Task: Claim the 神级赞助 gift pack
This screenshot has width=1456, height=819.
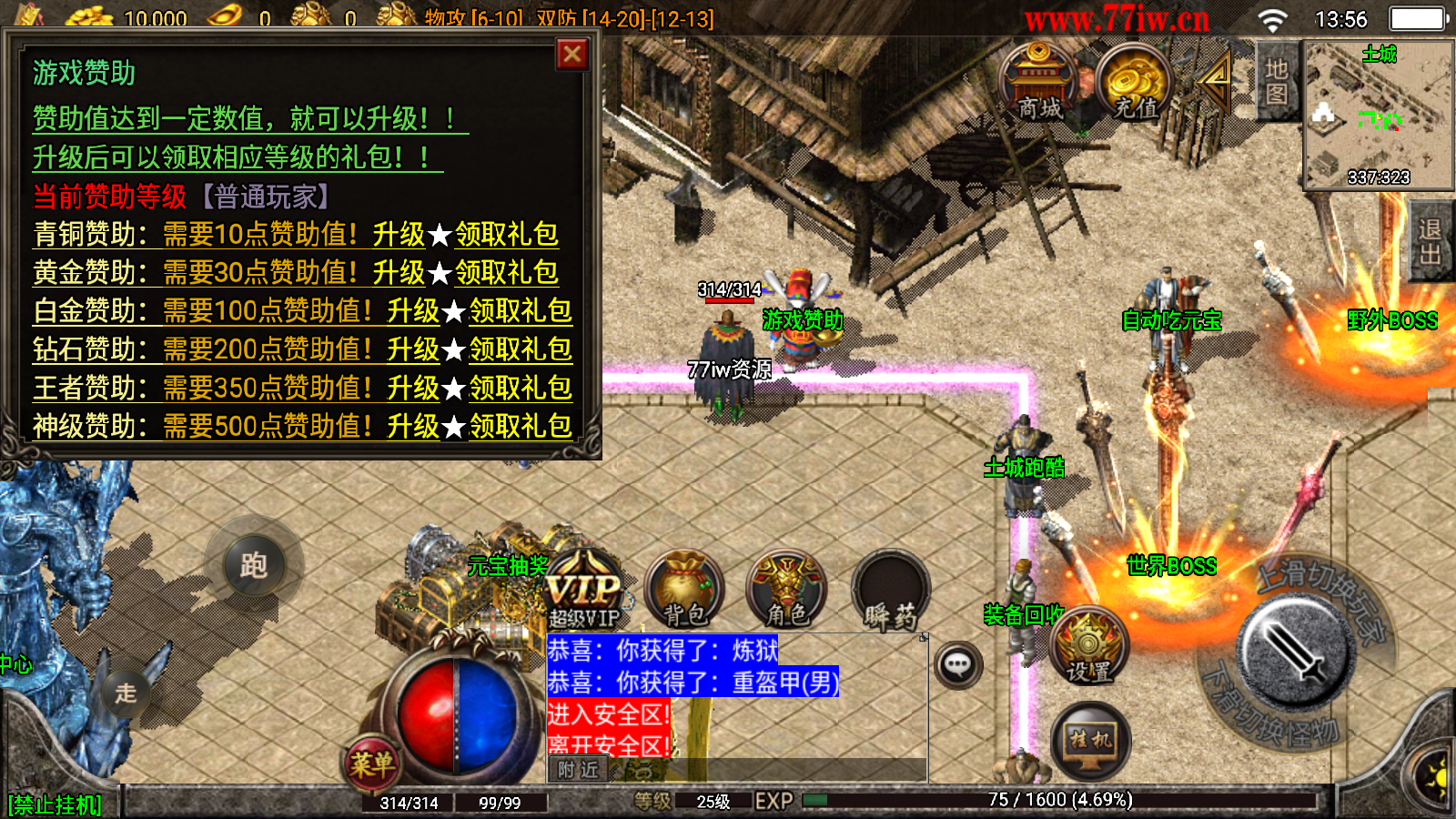Action: (521, 426)
